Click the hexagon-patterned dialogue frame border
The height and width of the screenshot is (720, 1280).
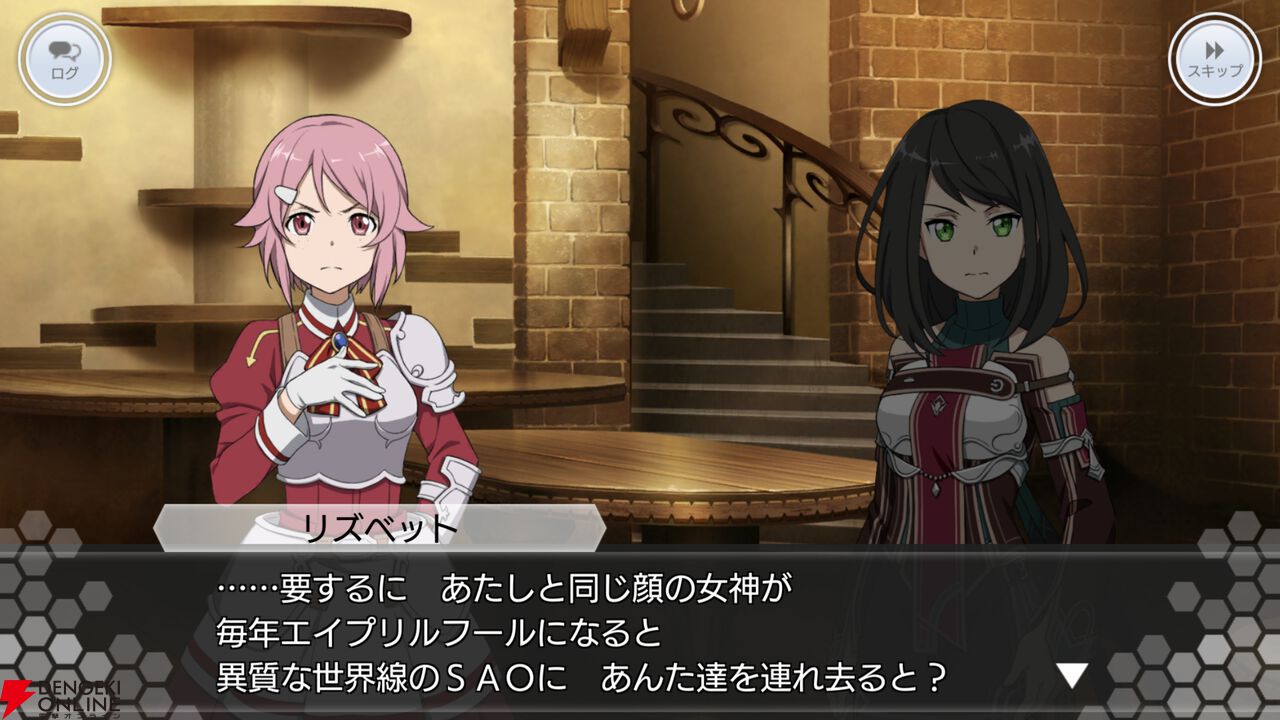(60, 620)
